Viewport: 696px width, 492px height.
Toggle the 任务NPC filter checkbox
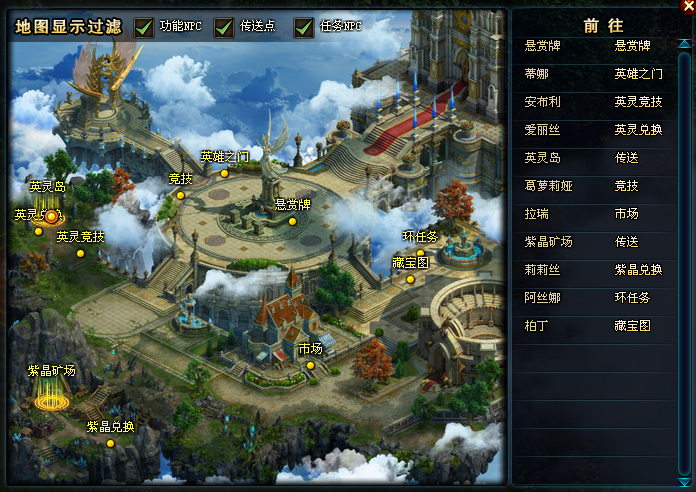click(x=304, y=27)
